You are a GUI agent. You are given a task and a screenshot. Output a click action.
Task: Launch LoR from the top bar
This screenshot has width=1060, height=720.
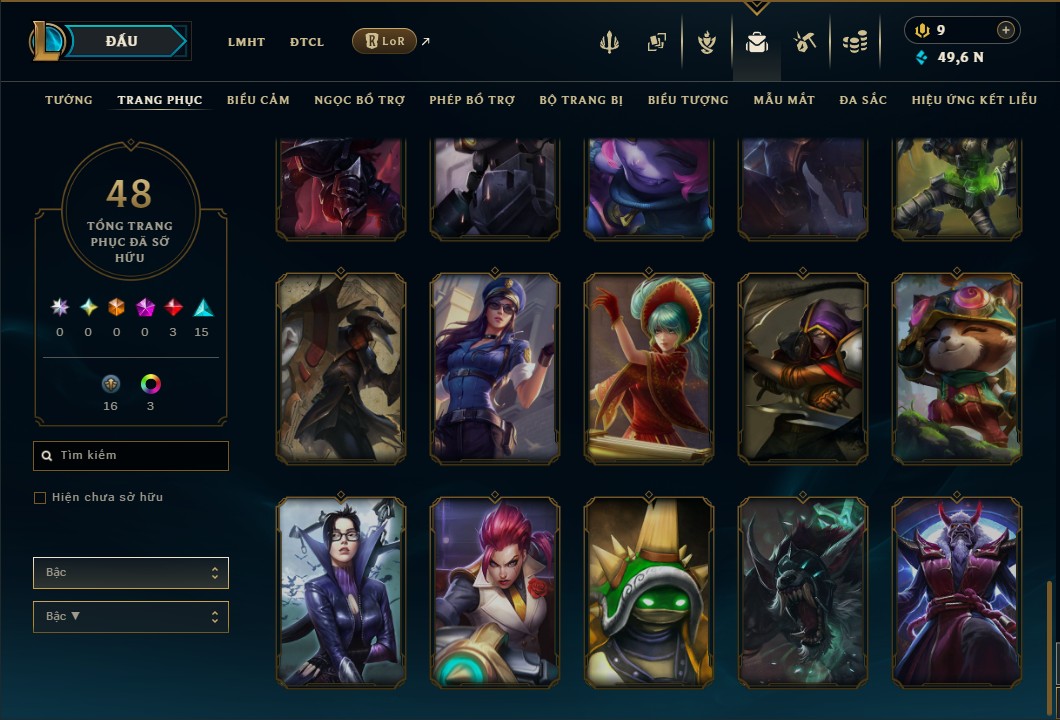(385, 42)
